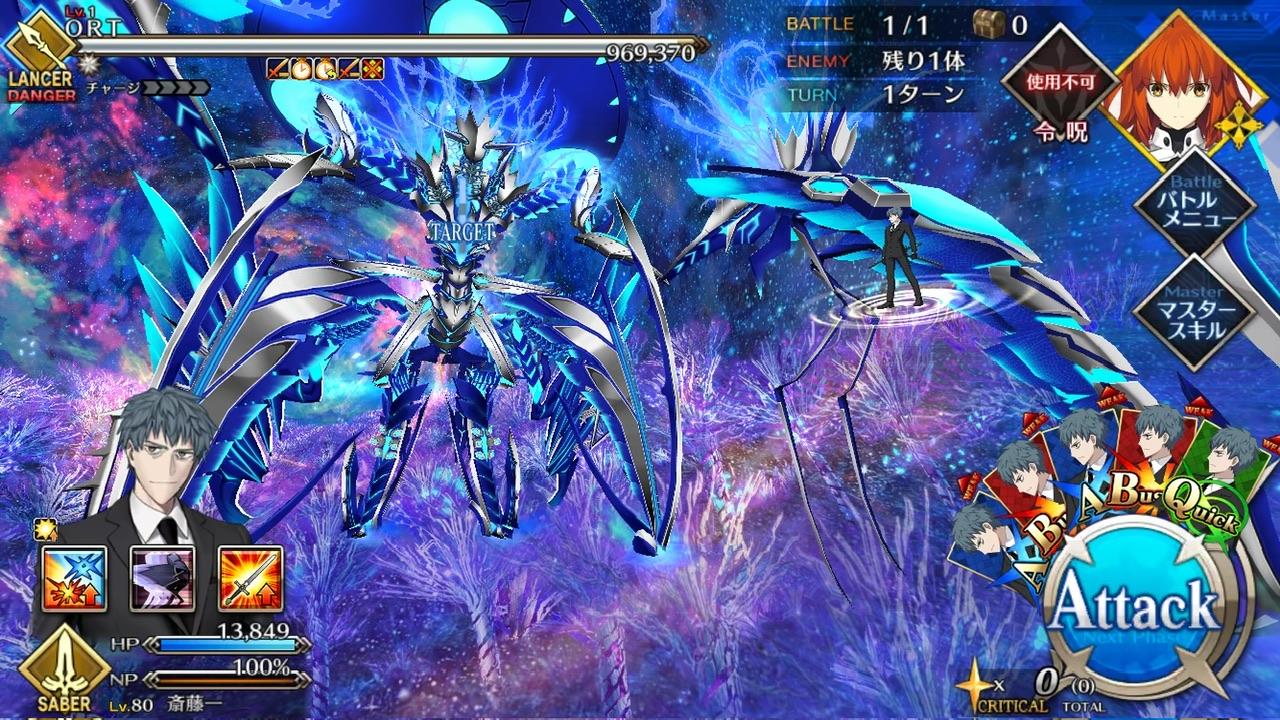Check ORT's status effect icons row
The width and height of the screenshot is (1280, 720).
[x=325, y=69]
